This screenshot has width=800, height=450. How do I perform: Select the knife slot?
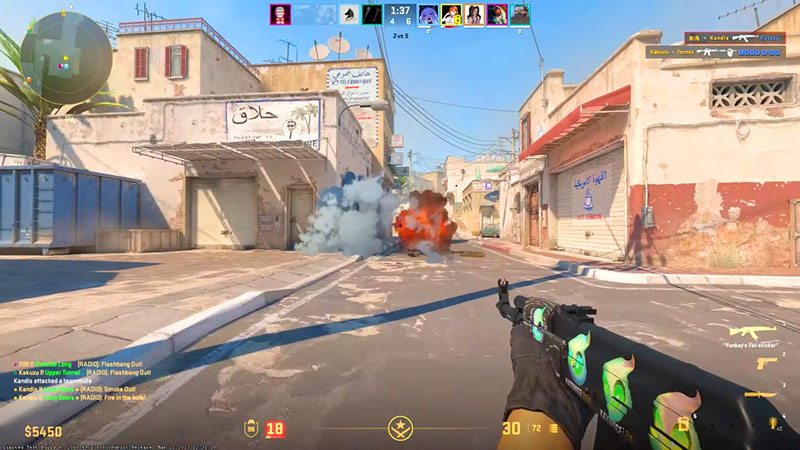coord(760,396)
